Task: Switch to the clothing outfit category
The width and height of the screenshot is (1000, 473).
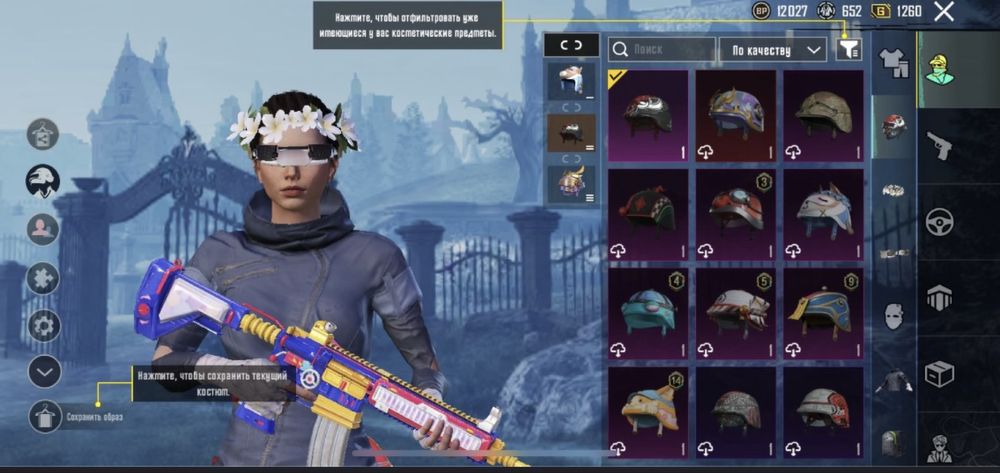Action: (893, 63)
